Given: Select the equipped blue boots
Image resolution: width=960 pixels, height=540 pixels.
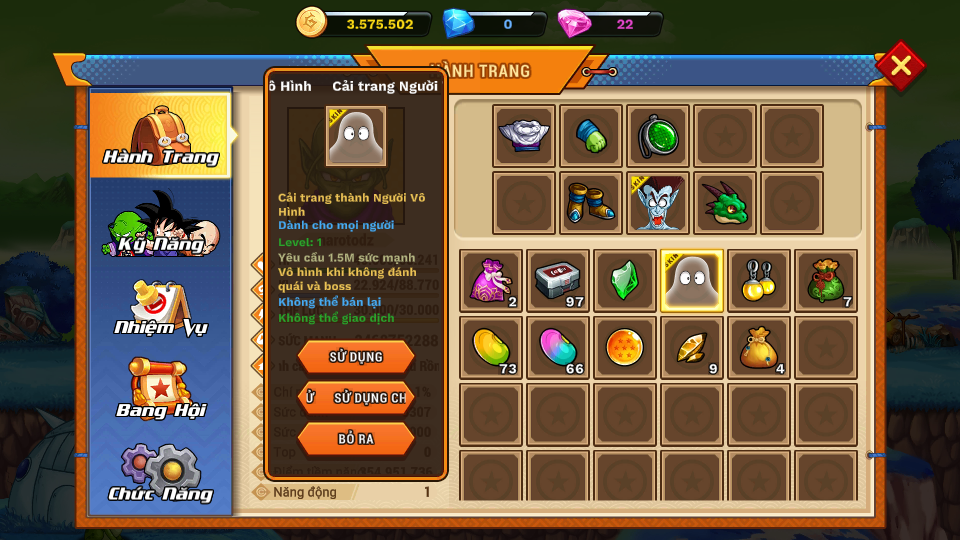Looking at the screenshot, I should (591, 203).
